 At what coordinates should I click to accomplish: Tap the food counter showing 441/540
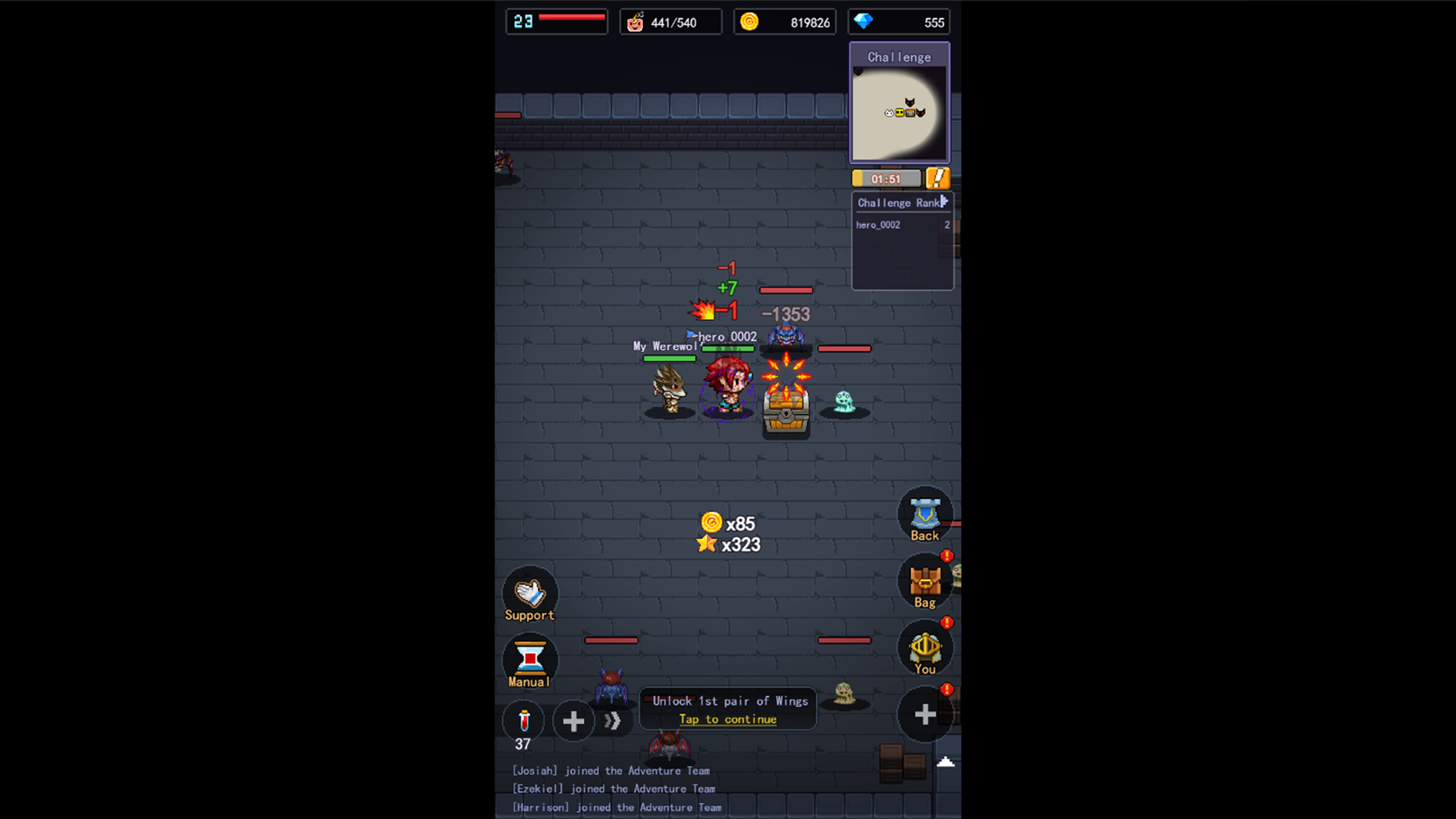click(x=670, y=22)
